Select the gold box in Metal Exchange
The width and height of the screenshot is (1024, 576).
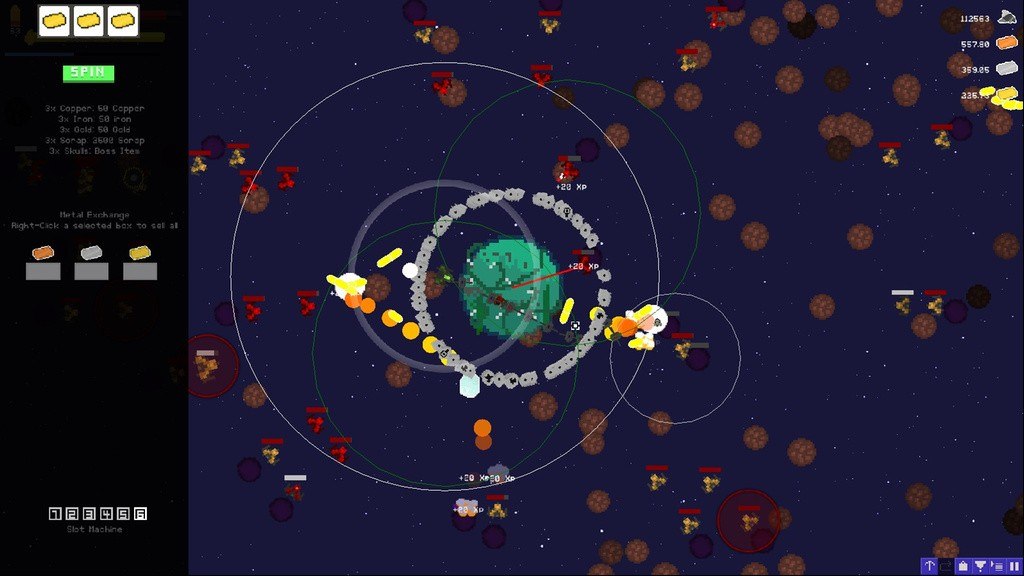(140, 270)
